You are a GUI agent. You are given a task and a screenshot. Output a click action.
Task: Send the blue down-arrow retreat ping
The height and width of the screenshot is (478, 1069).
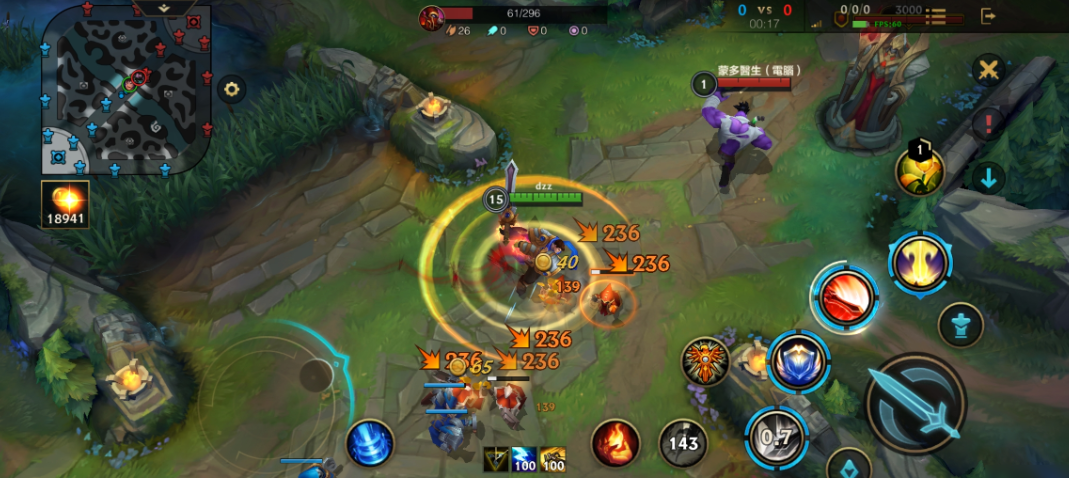pos(988,179)
